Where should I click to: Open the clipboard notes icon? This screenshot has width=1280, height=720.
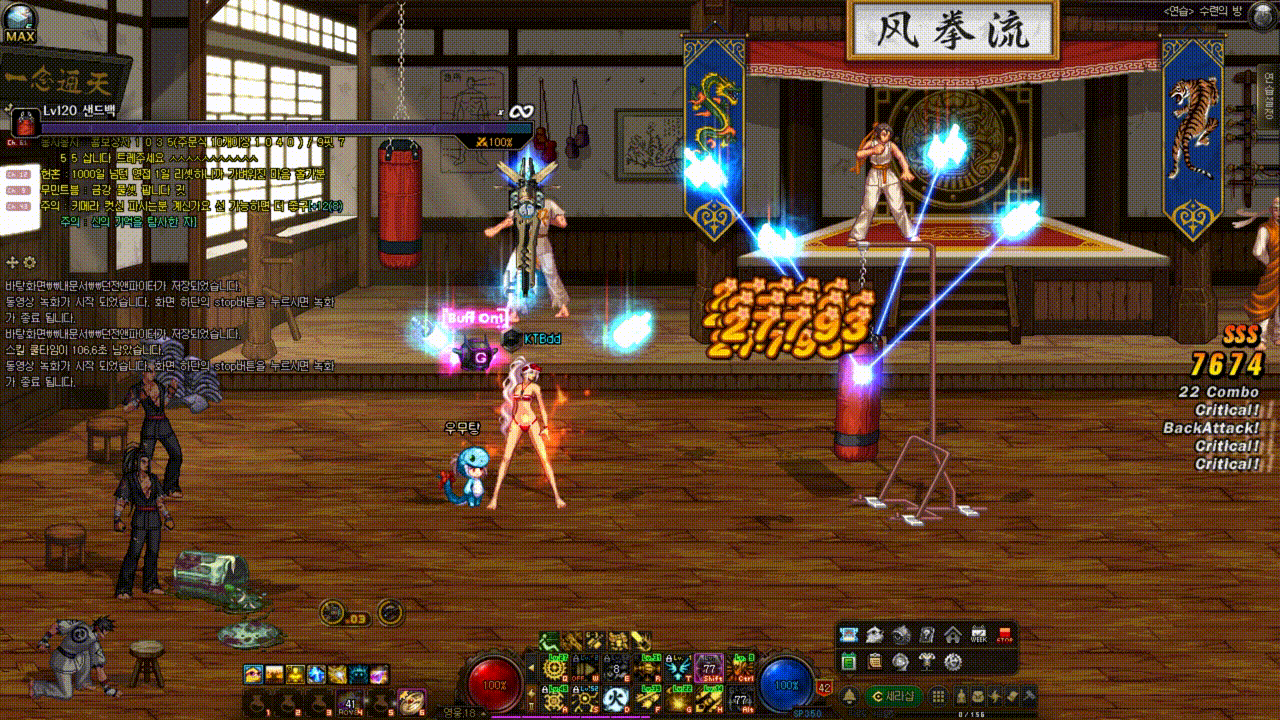pyautogui.click(x=875, y=661)
